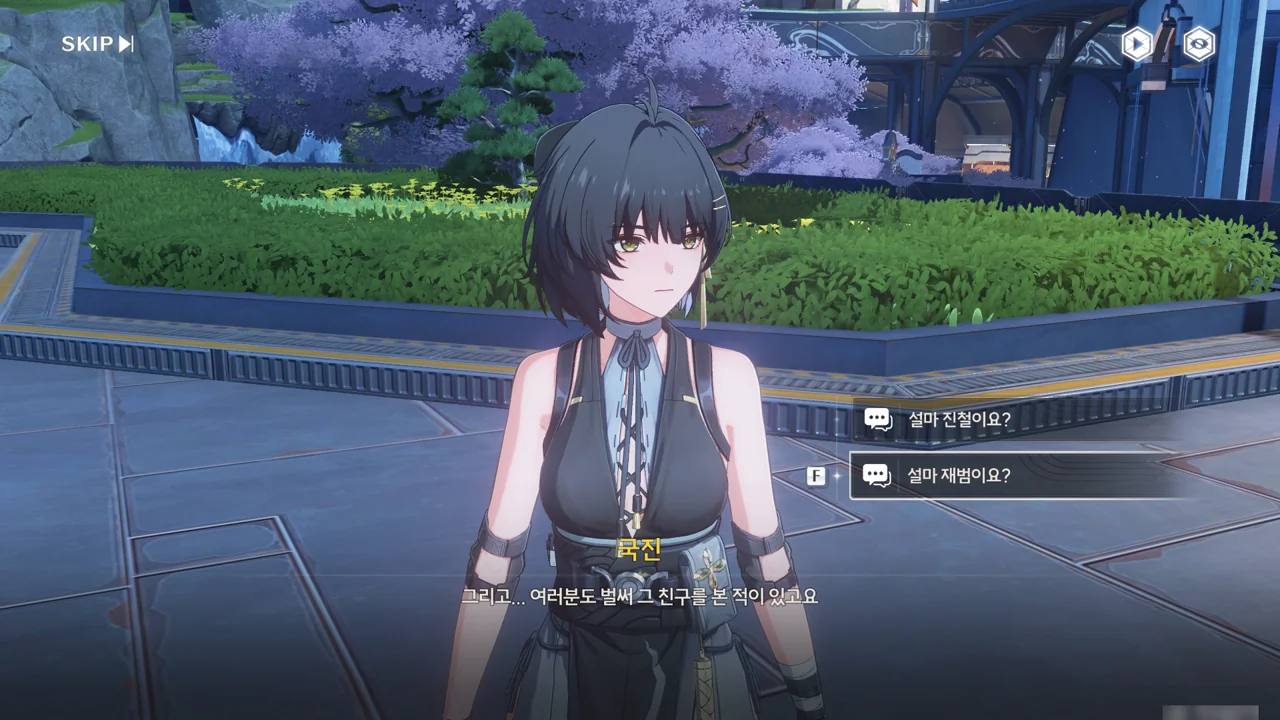Hide the dialogue interface
Image resolution: width=1280 pixels, height=720 pixels.
tap(1198, 44)
